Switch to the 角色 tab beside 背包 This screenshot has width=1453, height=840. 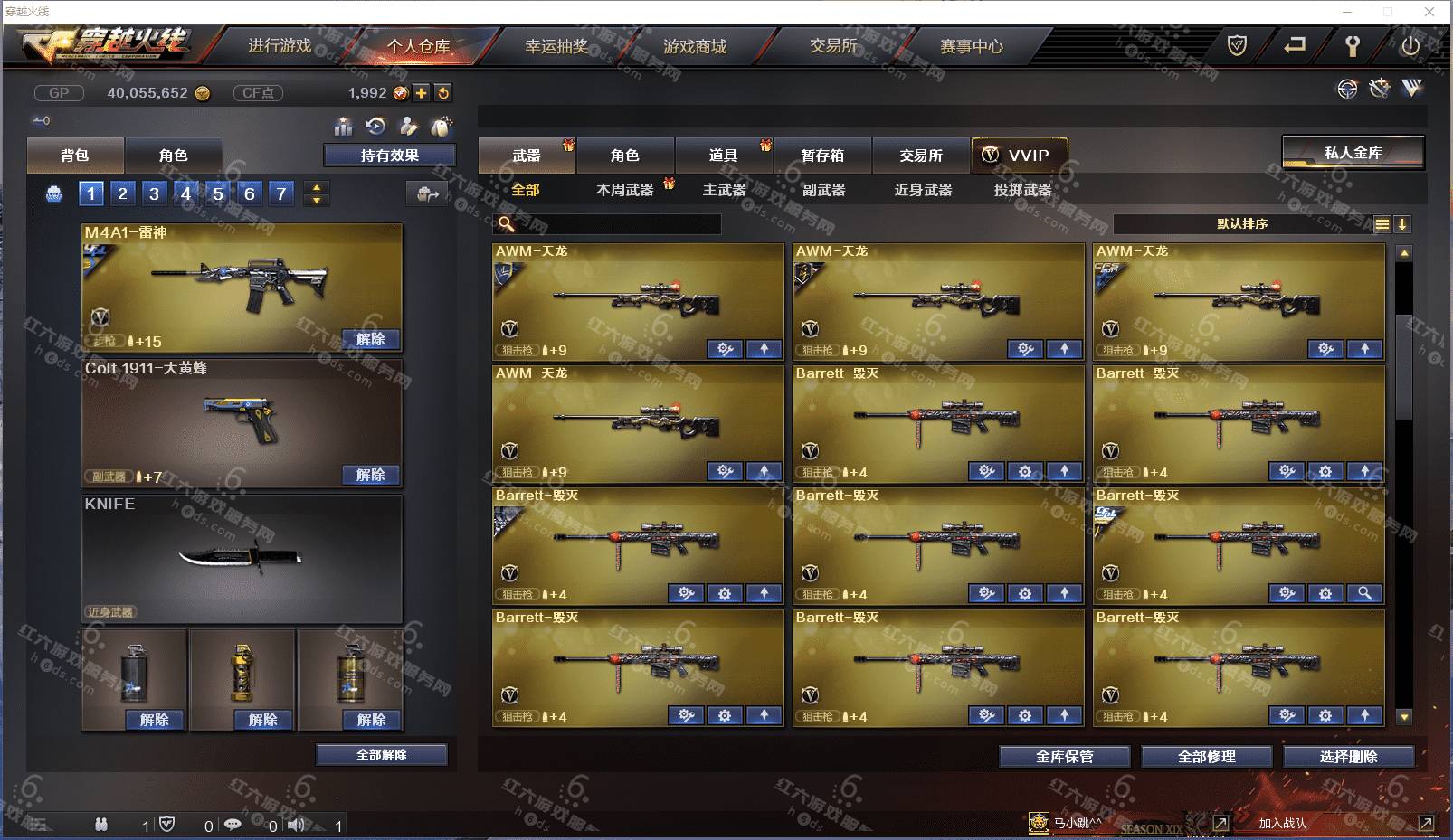point(173,156)
